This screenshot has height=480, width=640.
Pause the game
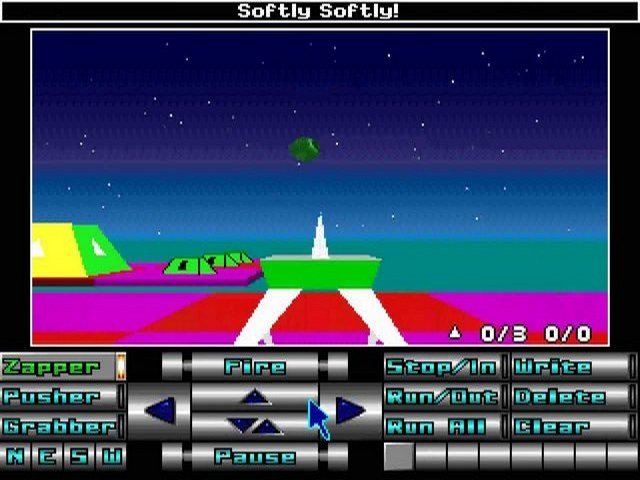point(255,457)
